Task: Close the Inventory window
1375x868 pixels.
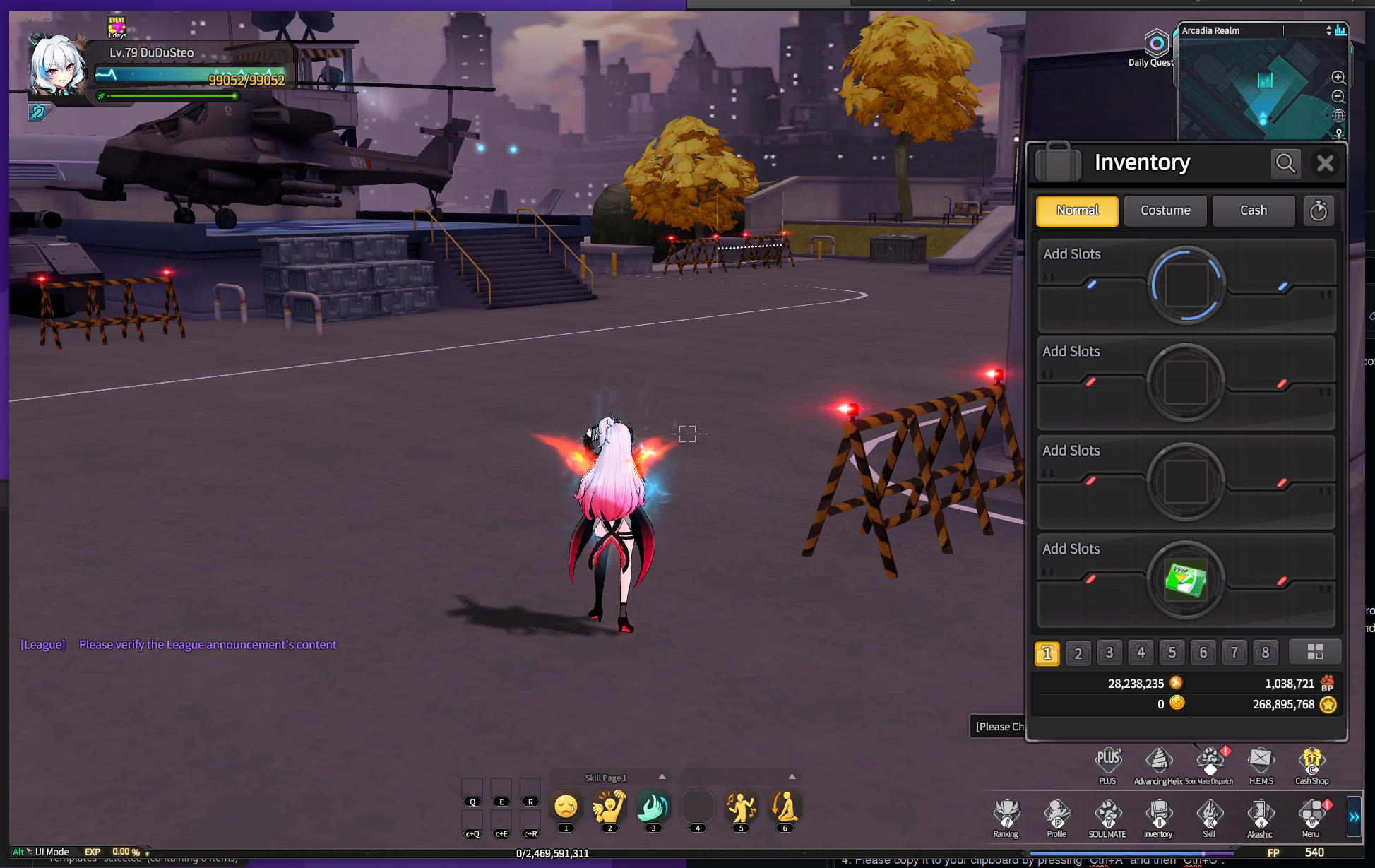Action: (1325, 164)
